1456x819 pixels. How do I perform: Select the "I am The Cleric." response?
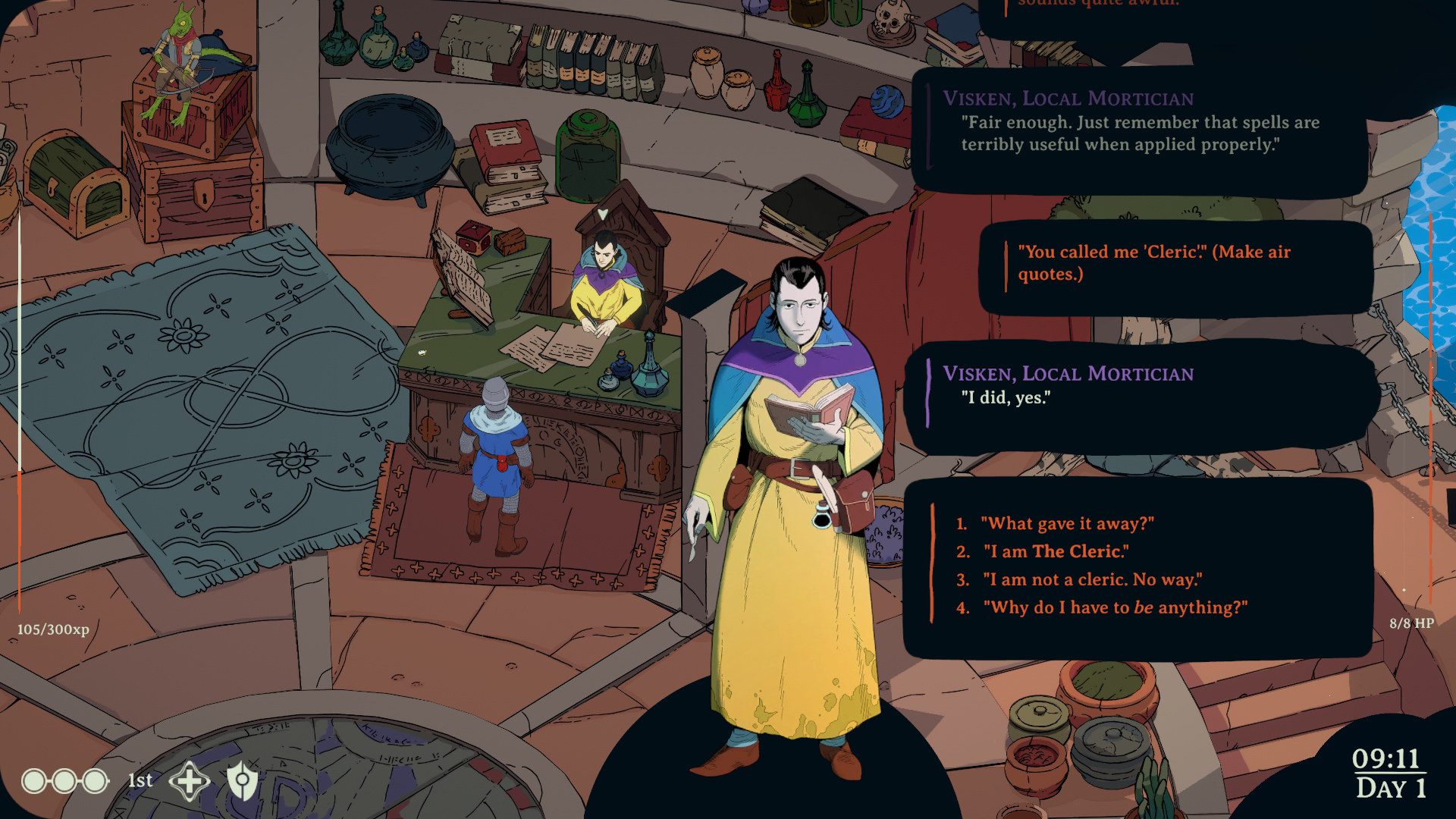point(1056,551)
